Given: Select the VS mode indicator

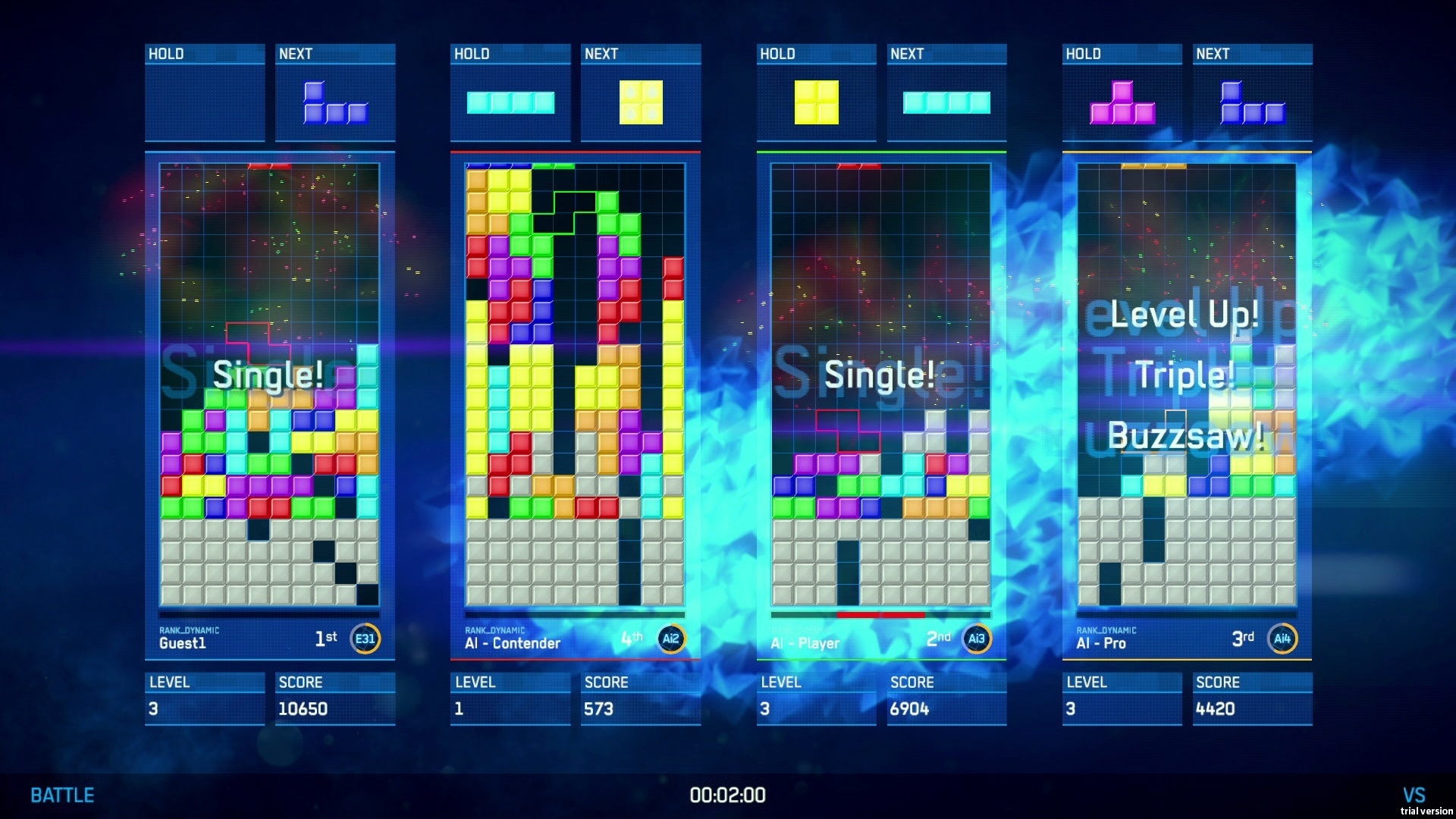Looking at the screenshot, I should 1413,794.
